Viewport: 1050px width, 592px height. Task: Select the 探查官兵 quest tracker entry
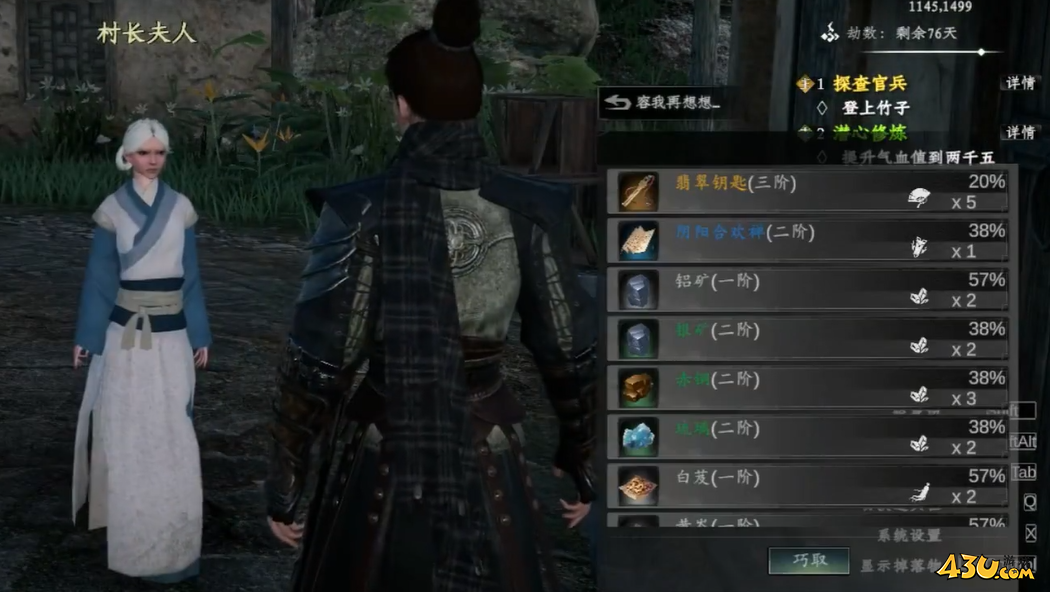(869, 83)
